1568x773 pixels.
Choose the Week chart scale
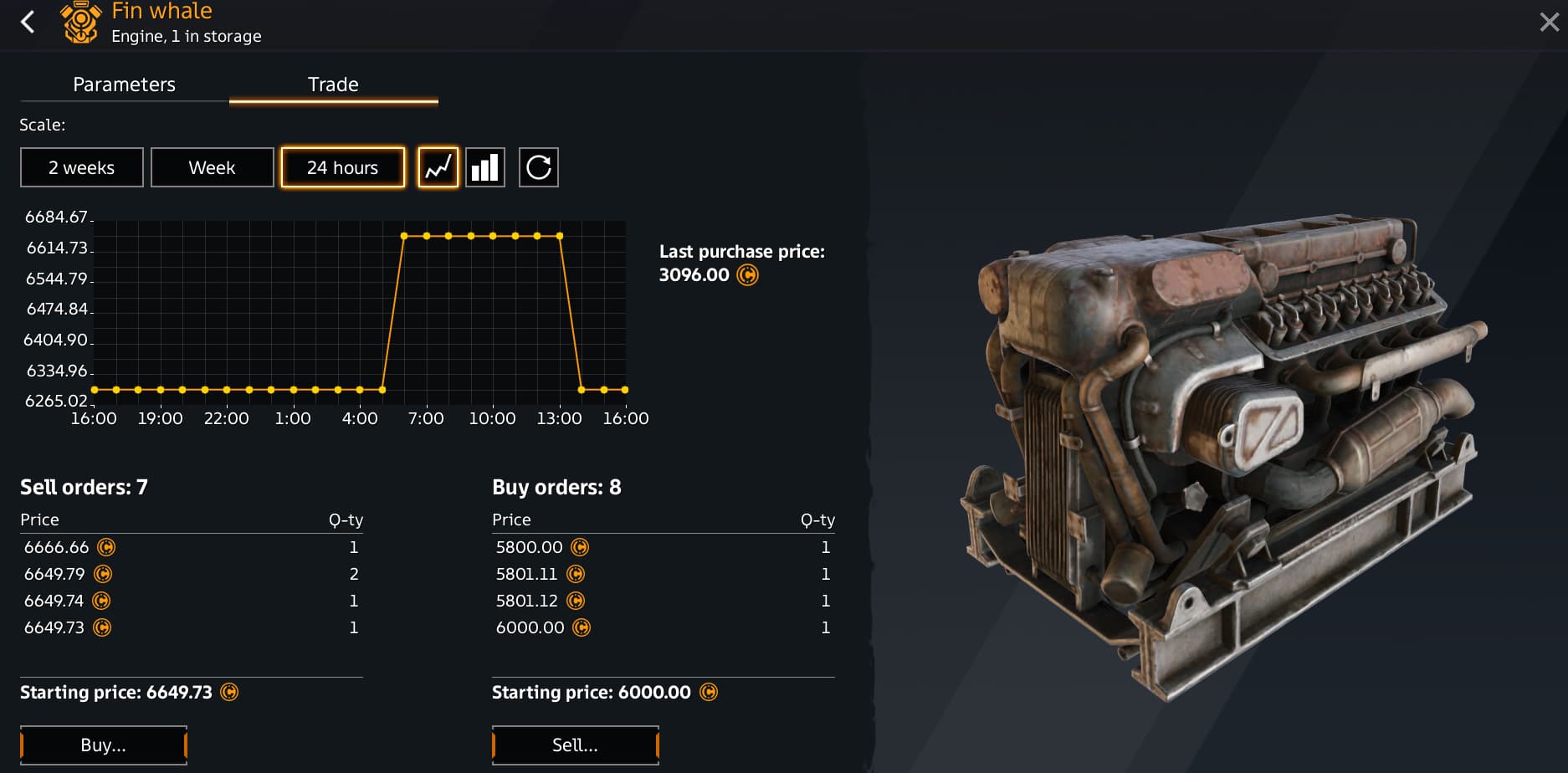click(212, 167)
